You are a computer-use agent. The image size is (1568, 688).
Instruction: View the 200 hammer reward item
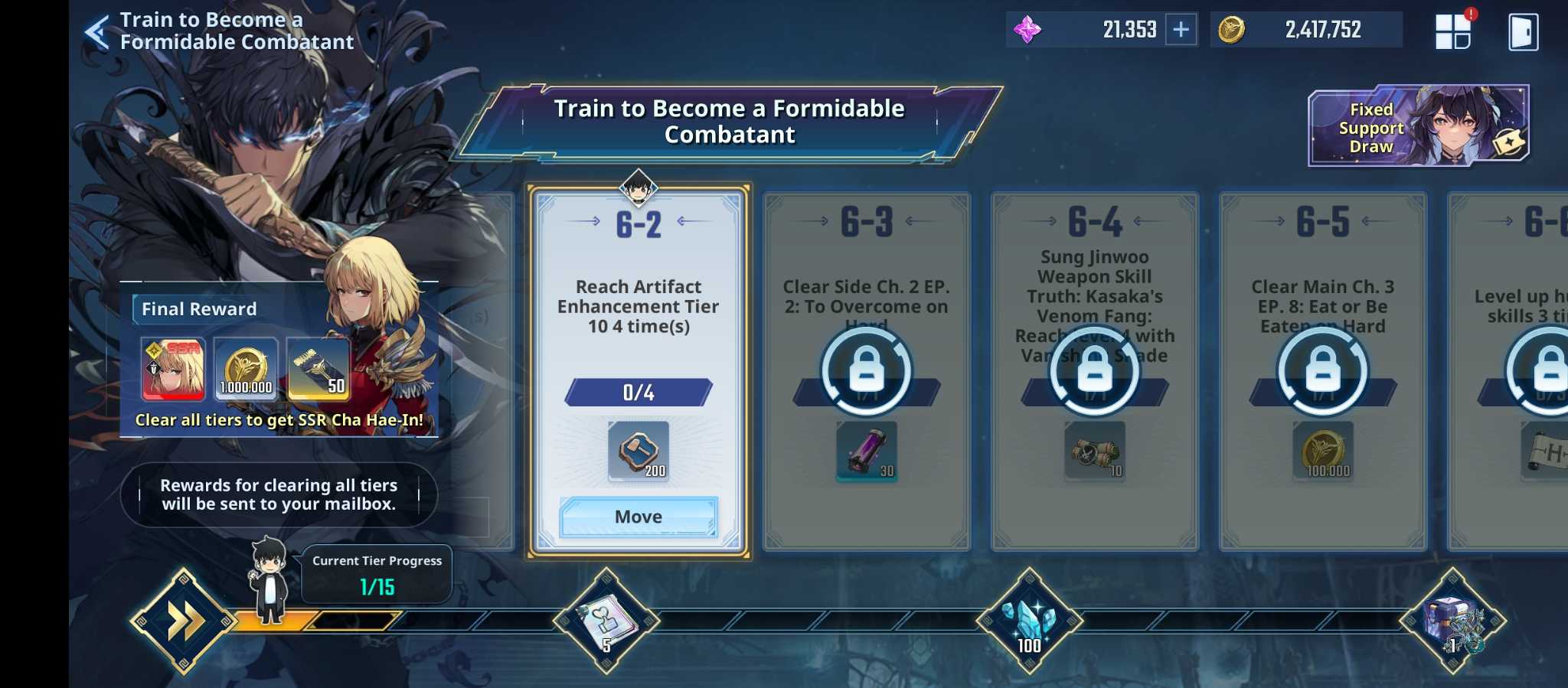[639, 452]
